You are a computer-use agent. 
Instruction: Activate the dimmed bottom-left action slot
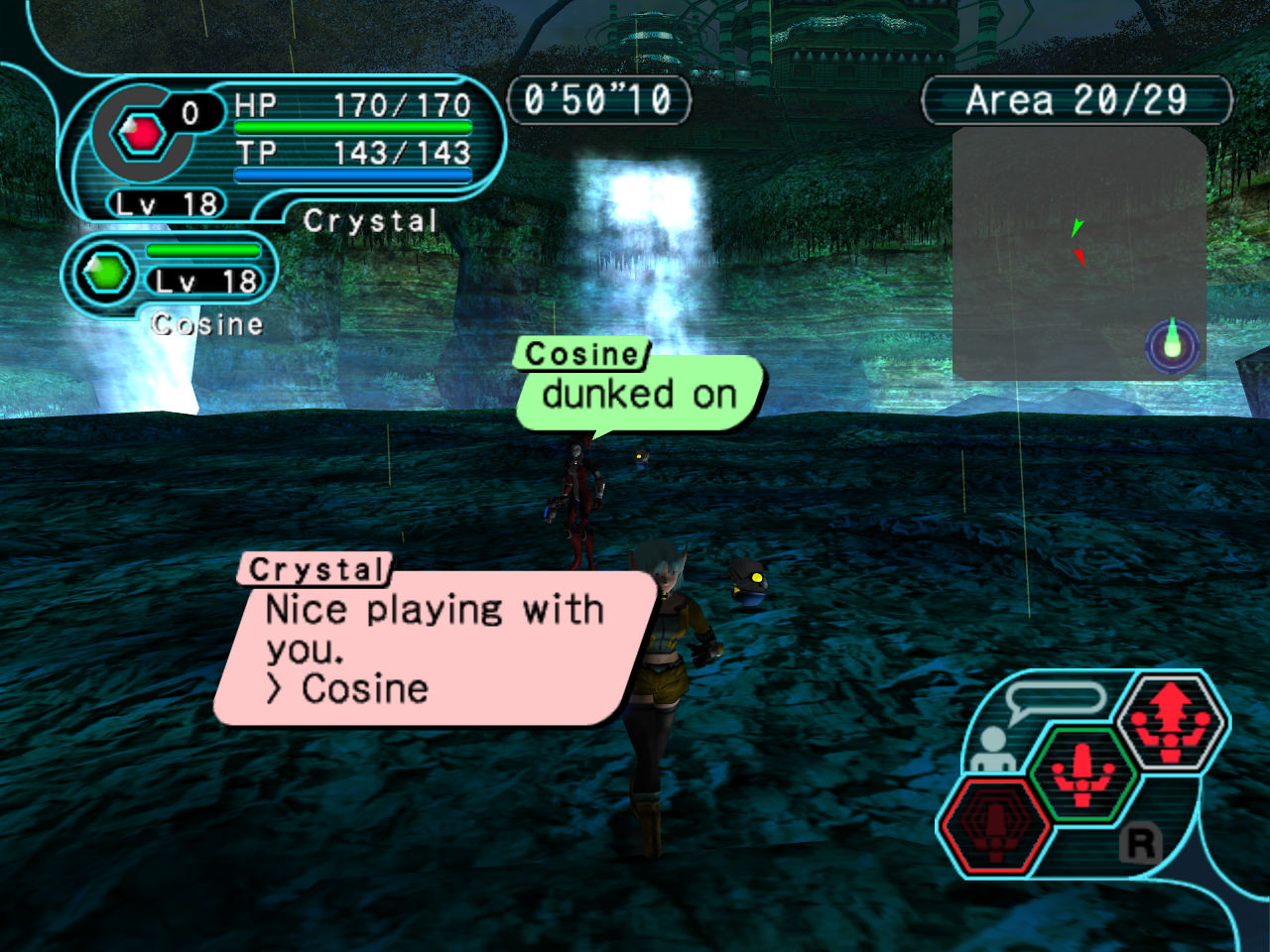995,824
